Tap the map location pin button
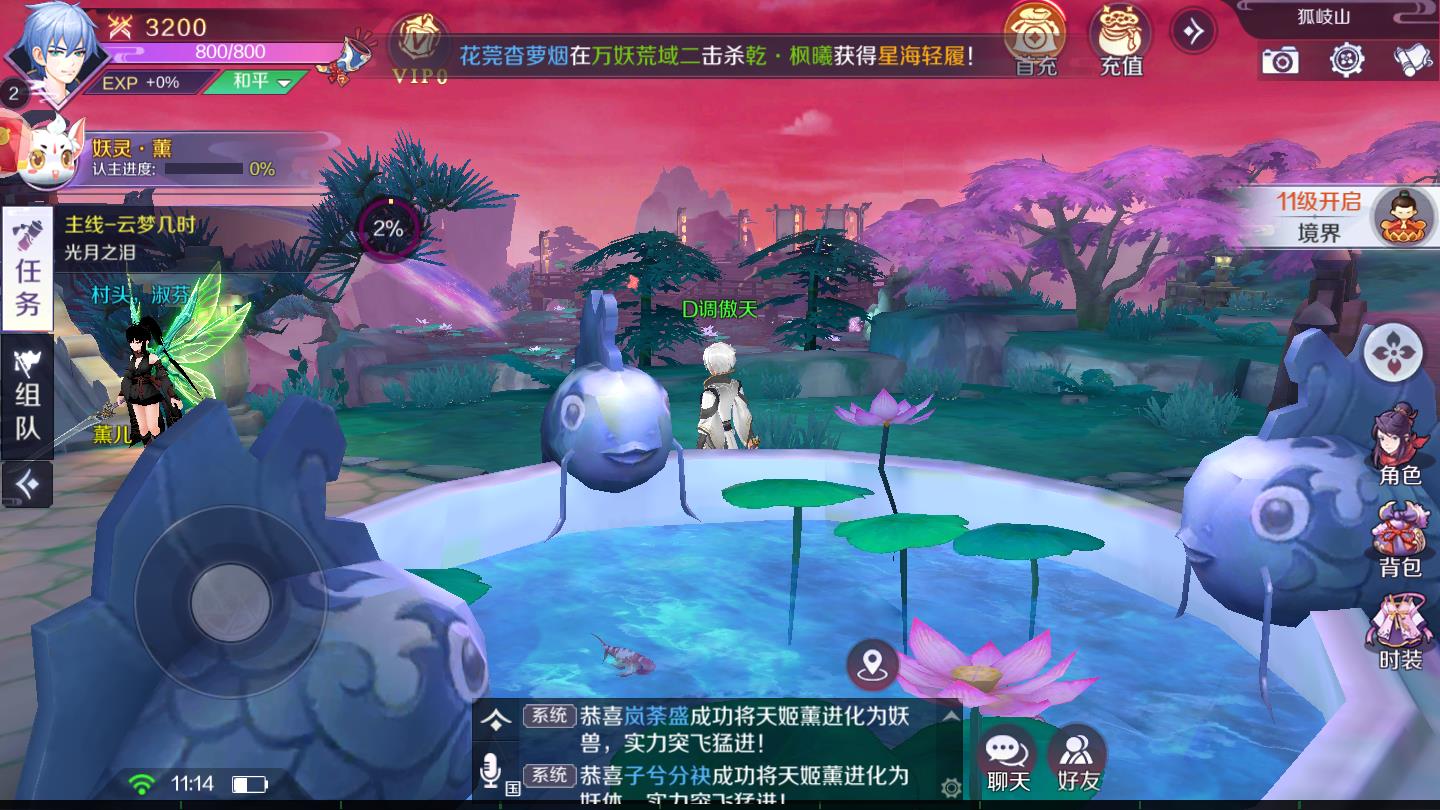1440x810 pixels. pos(873,662)
